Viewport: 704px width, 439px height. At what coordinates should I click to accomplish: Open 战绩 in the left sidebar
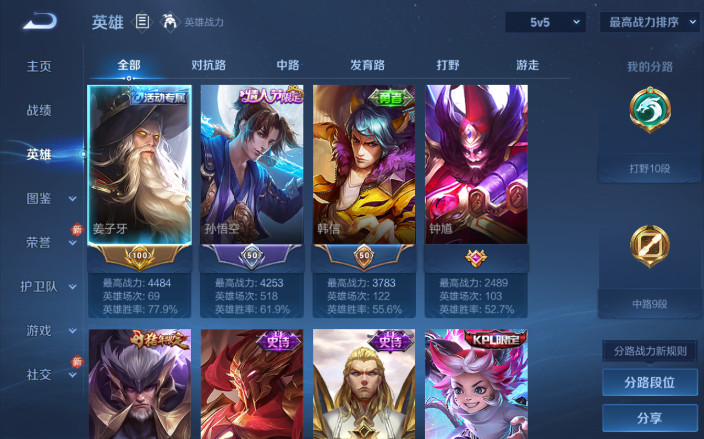(x=39, y=110)
